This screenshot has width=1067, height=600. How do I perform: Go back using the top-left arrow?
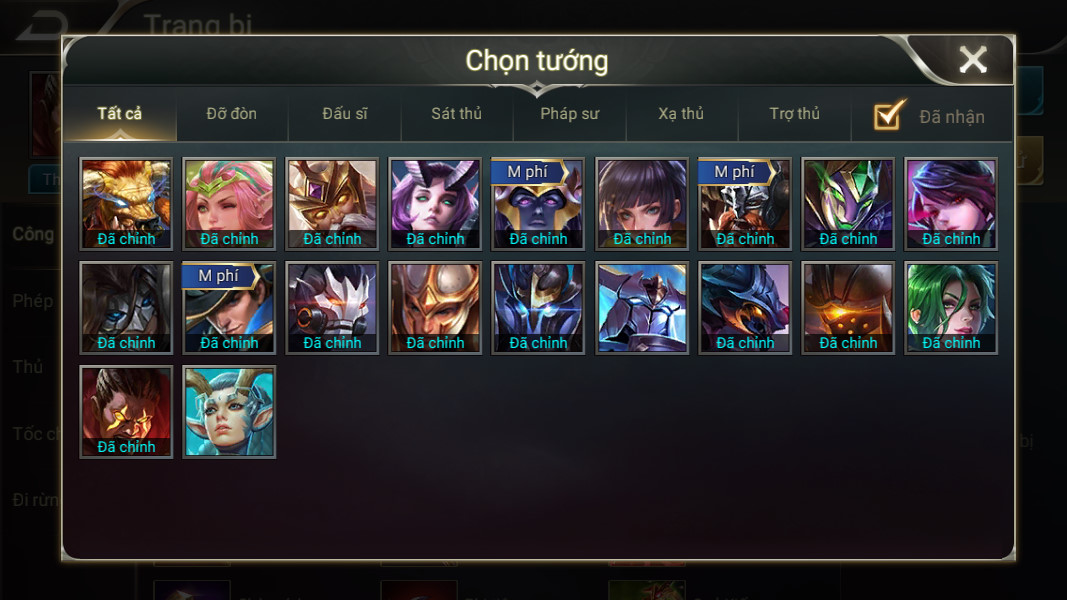point(42,27)
